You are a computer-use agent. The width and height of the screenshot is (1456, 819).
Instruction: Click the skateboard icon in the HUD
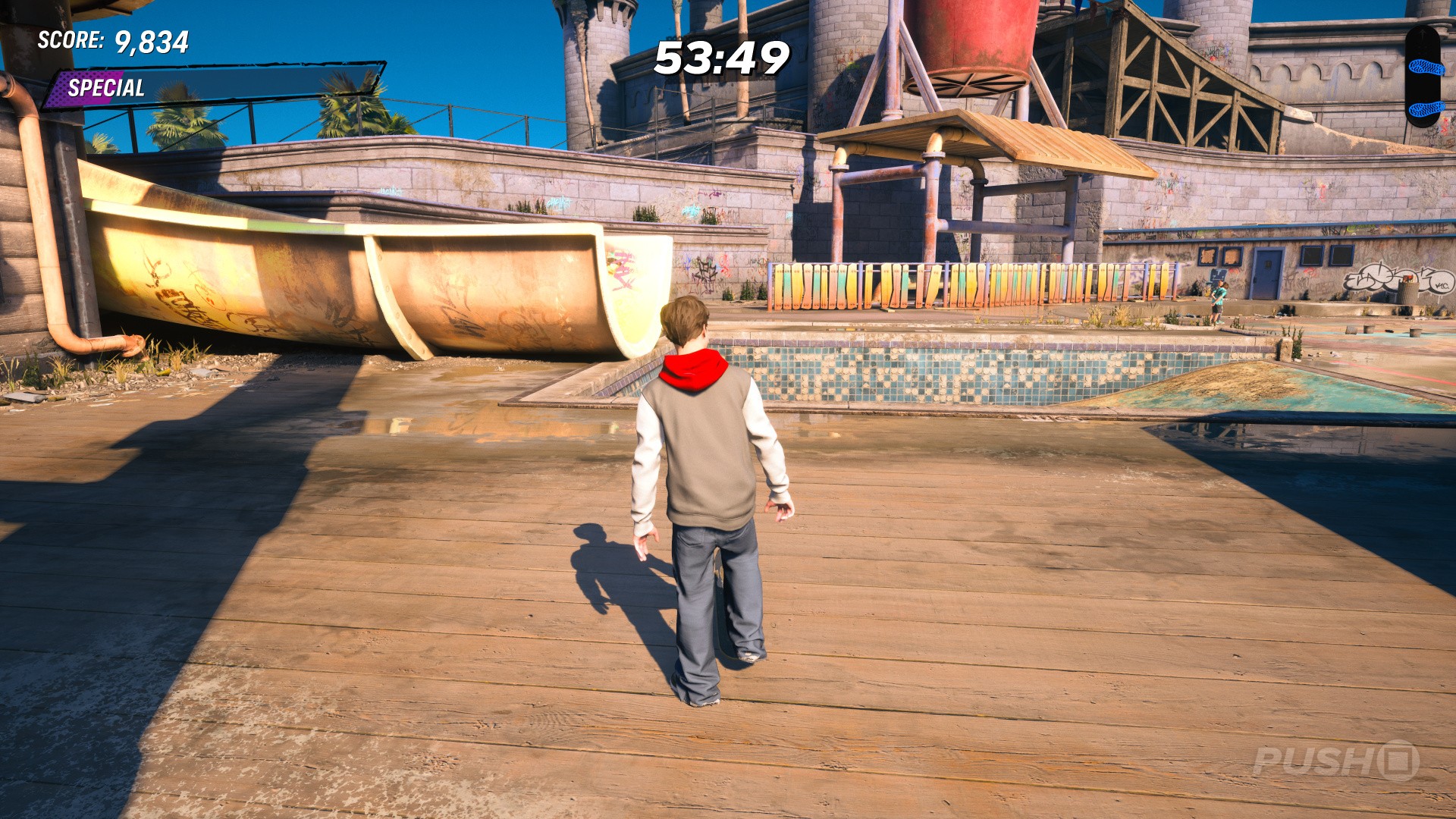[1423, 76]
